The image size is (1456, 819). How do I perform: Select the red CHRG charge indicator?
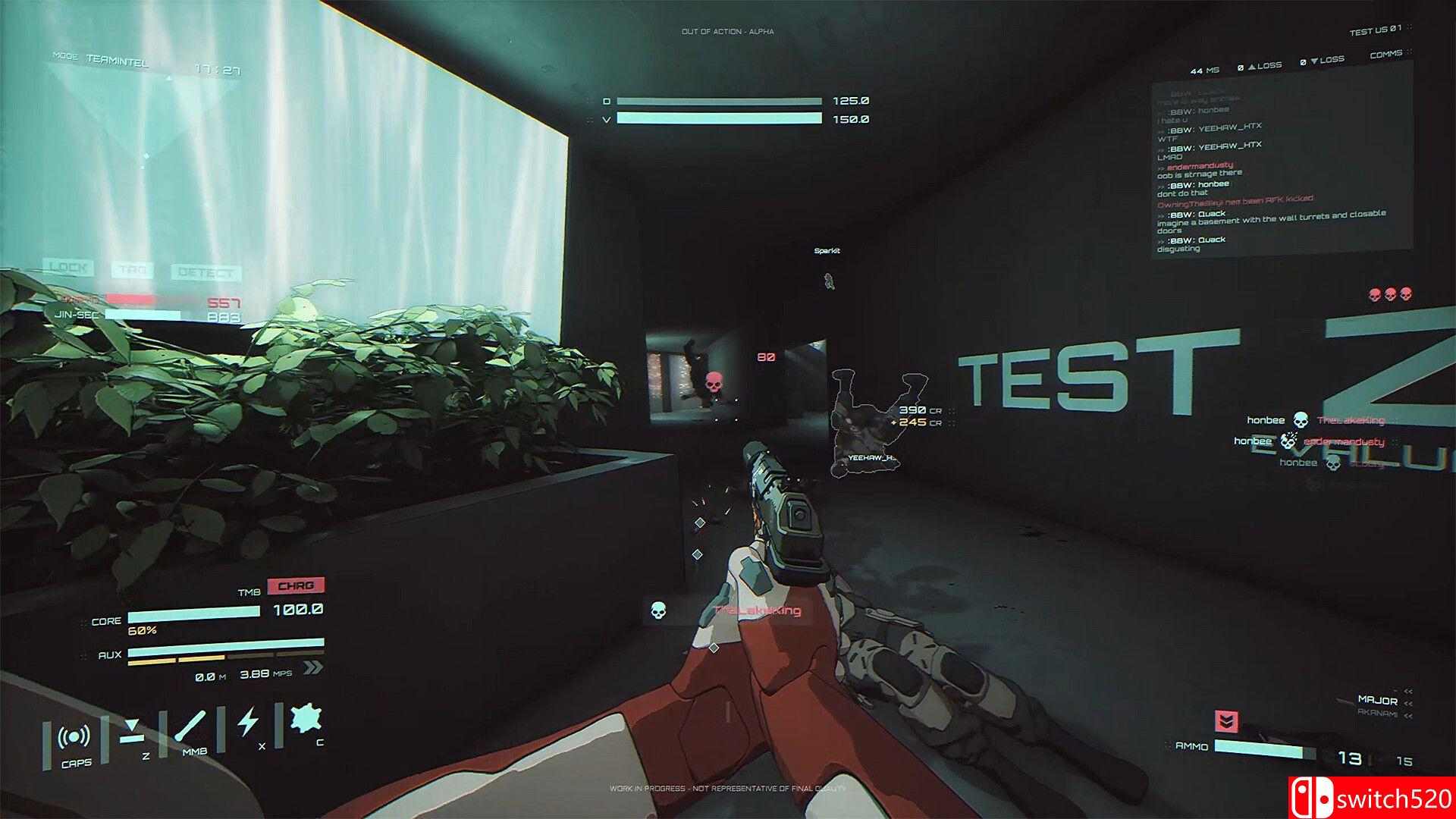pyautogui.click(x=295, y=585)
